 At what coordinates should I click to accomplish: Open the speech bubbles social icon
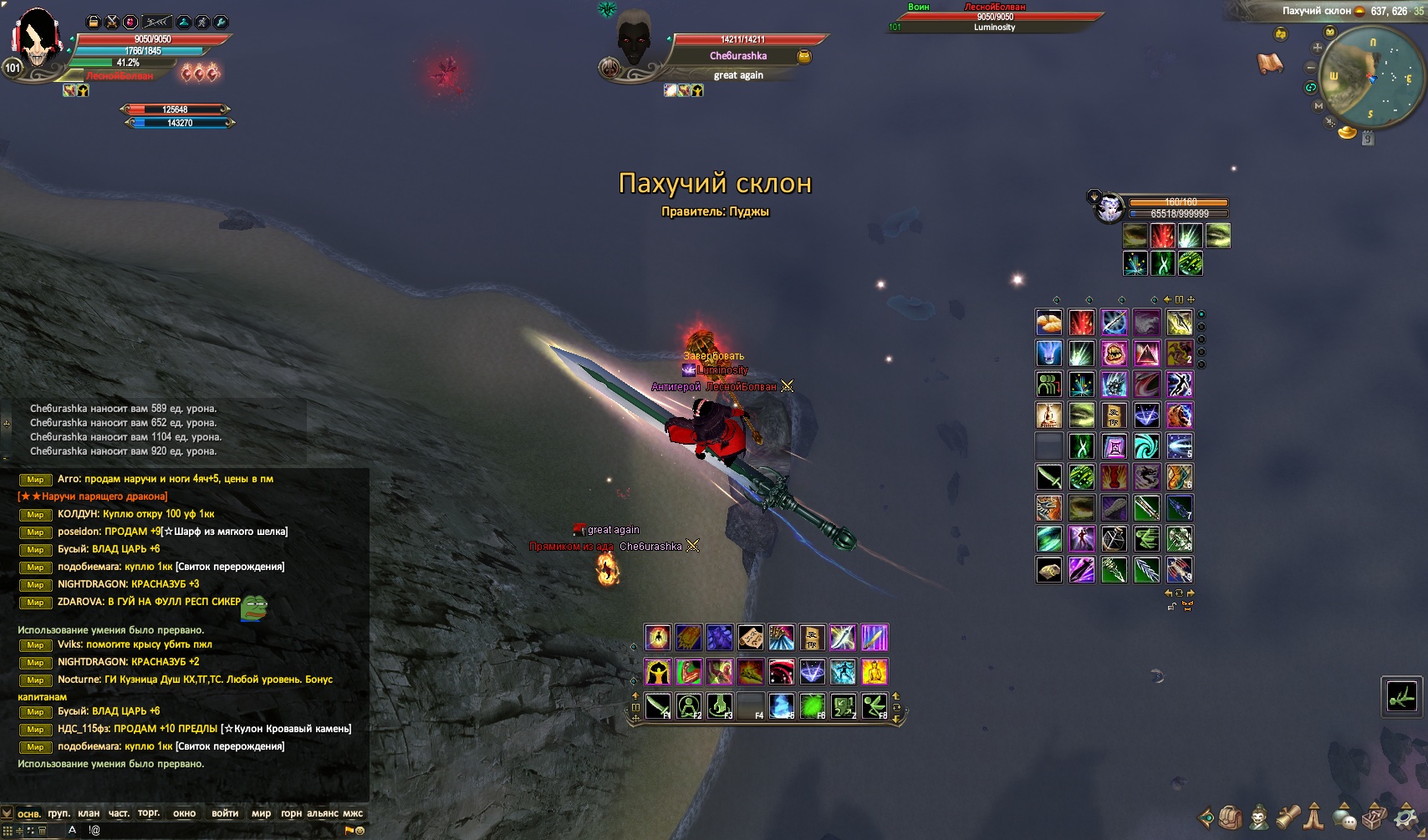[x=1344, y=817]
